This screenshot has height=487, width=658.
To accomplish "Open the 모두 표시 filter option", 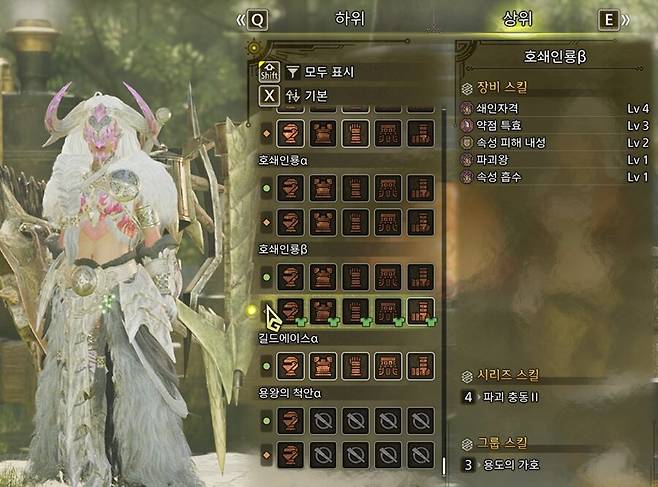I will coord(320,72).
